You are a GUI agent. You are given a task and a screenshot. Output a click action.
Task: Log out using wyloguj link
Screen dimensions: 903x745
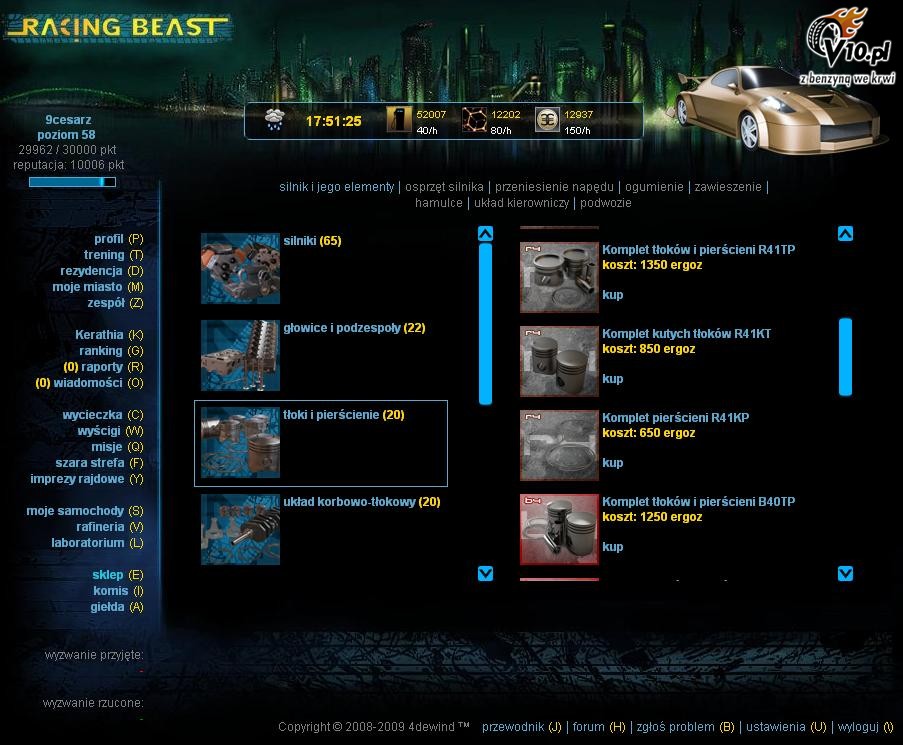pyautogui.click(x=858, y=727)
